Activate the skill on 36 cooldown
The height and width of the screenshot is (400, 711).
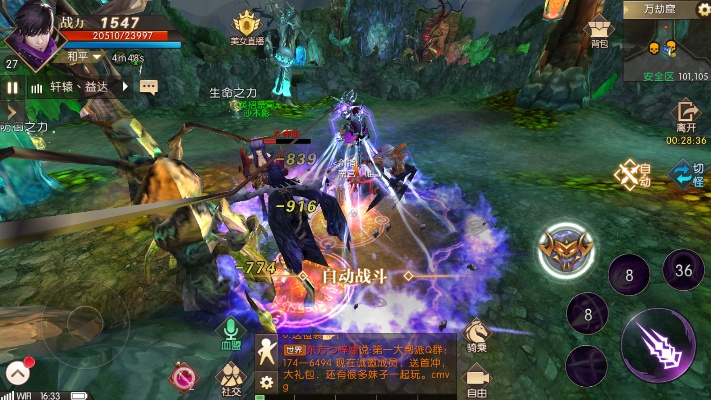684,270
